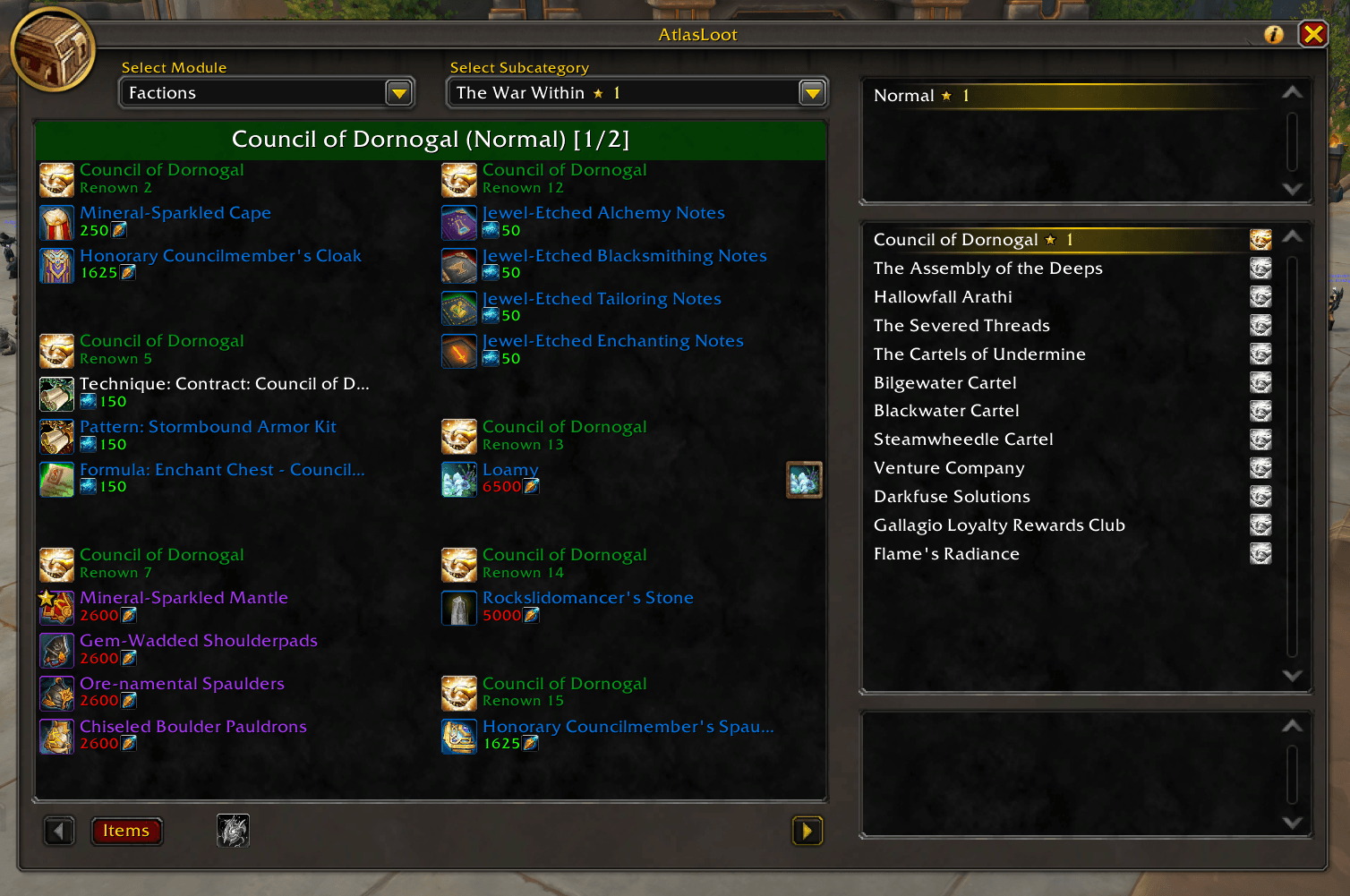1350x896 pixels.
Task: Select the Hallowfall Arathi faction
Action: (943, 296)
